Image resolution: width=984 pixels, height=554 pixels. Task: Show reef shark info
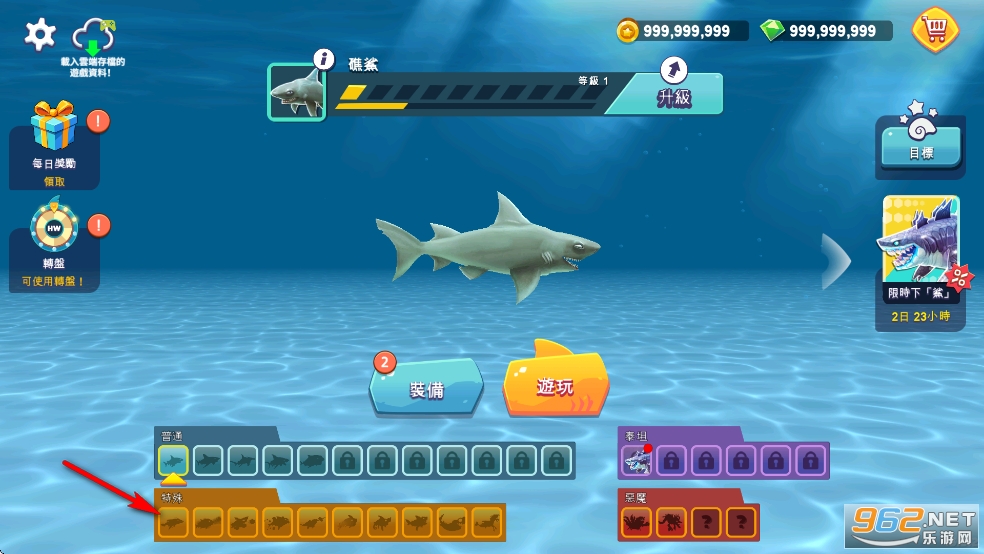click(x=322, y=60)
